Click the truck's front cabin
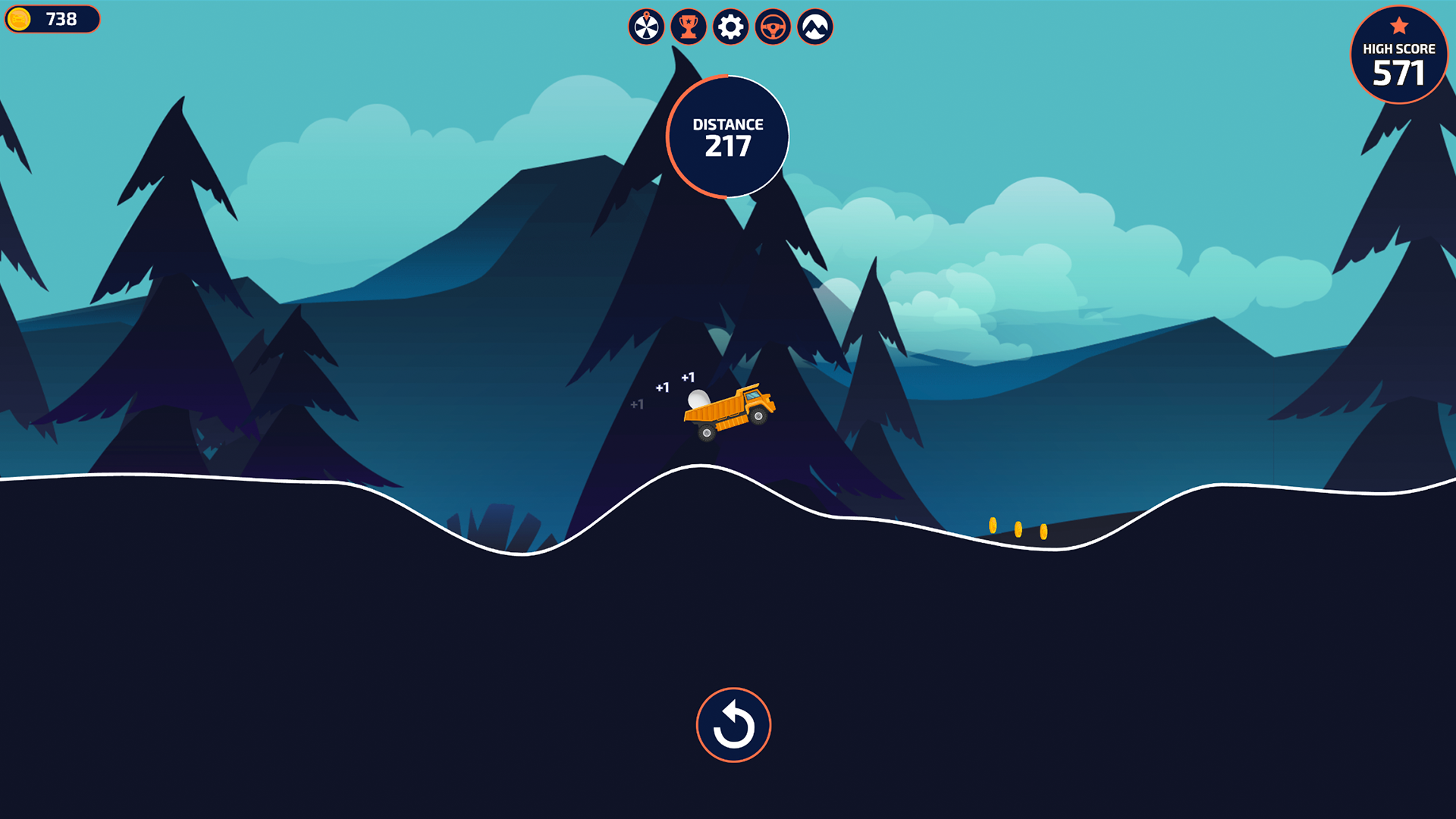The width and height of the screenshot is (1456, 819). (755, 398)
